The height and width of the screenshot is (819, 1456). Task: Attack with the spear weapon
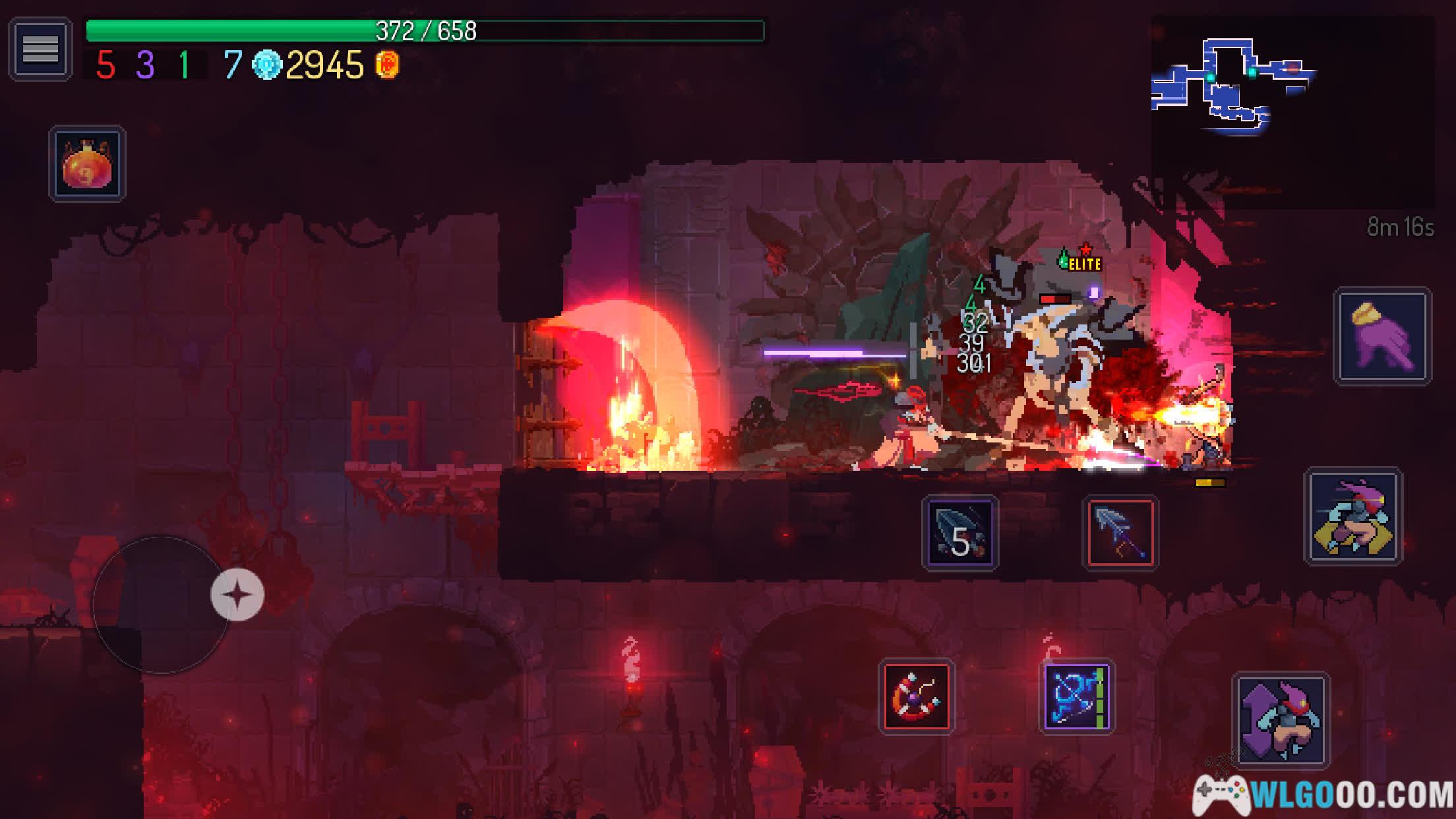tap(1120, 532)
